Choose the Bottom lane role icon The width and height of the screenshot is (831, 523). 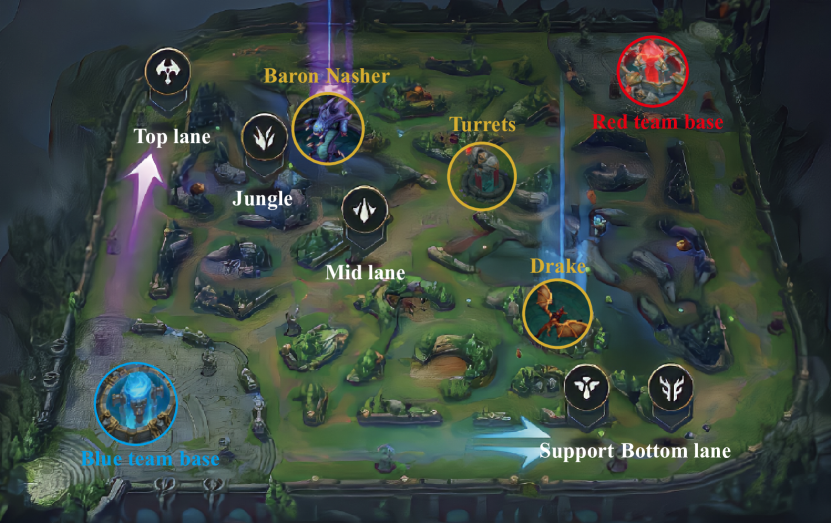click(x=670, y=387)
